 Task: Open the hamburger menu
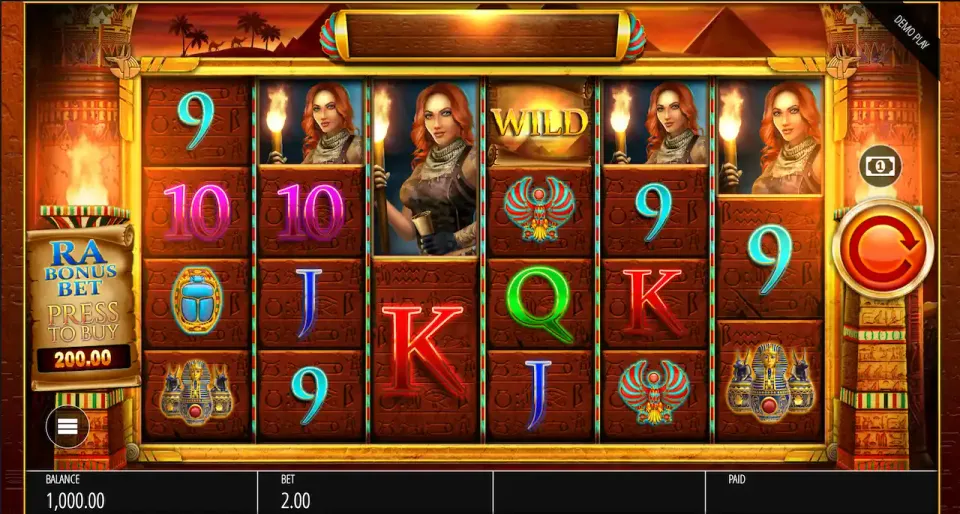pos(67,428)
